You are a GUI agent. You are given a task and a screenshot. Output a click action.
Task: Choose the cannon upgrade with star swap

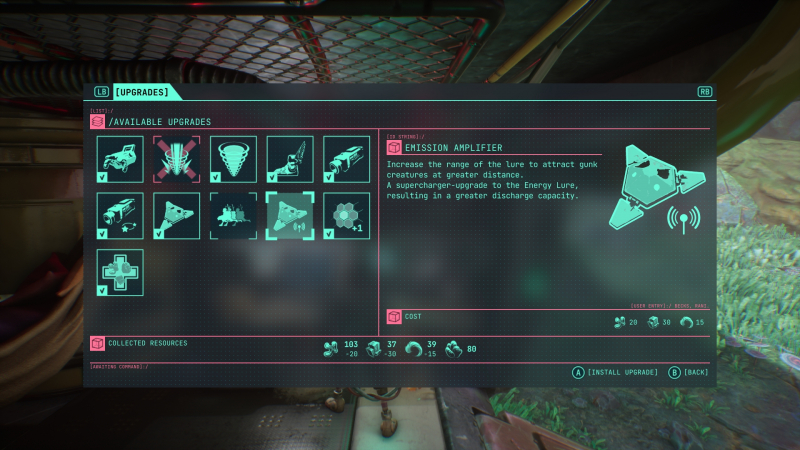click(120, 216)
